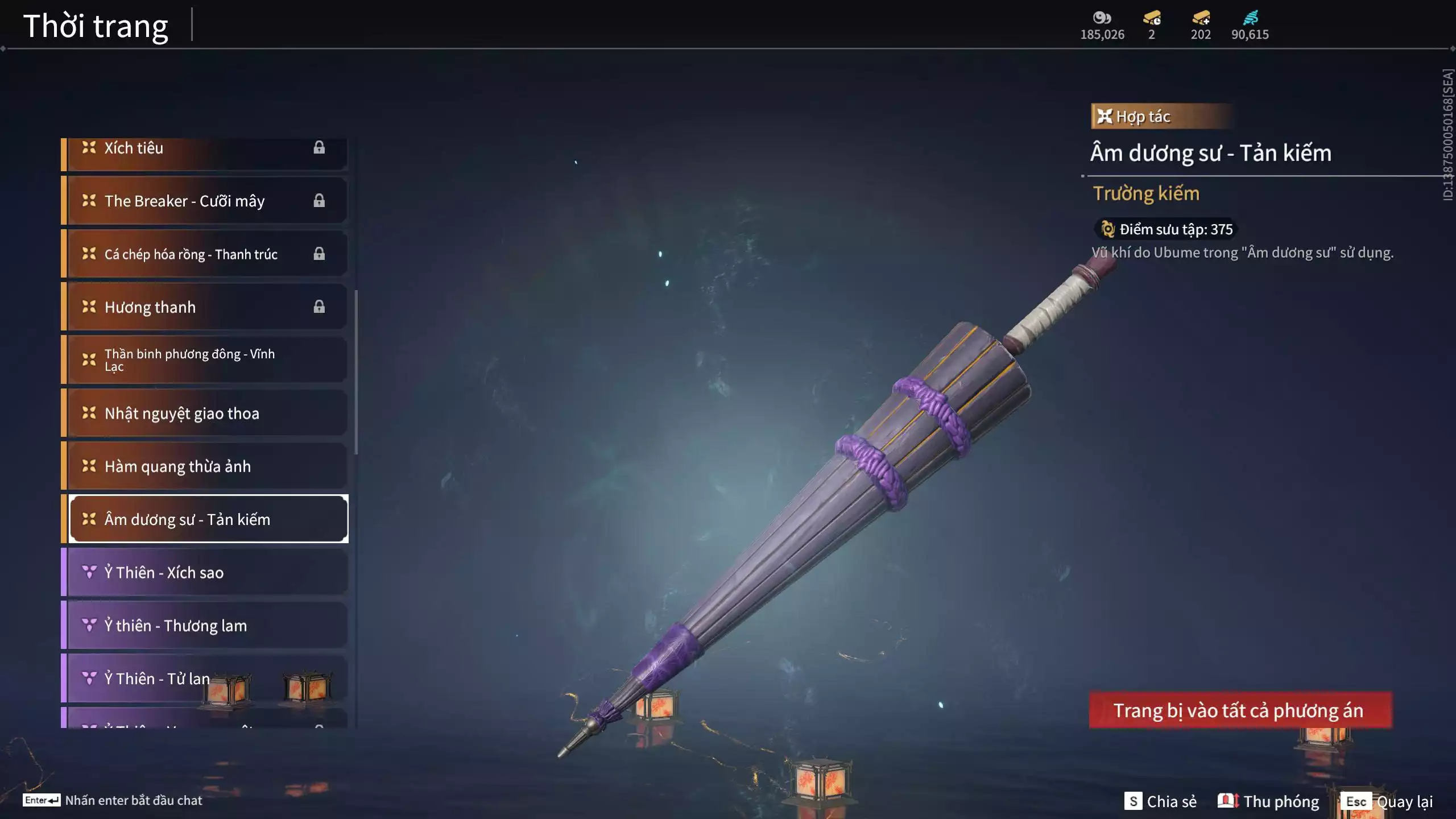
Task: Choose The Breaker - Cưỡi mây skin
Action: pyautogui.click(x=205, y=201)
